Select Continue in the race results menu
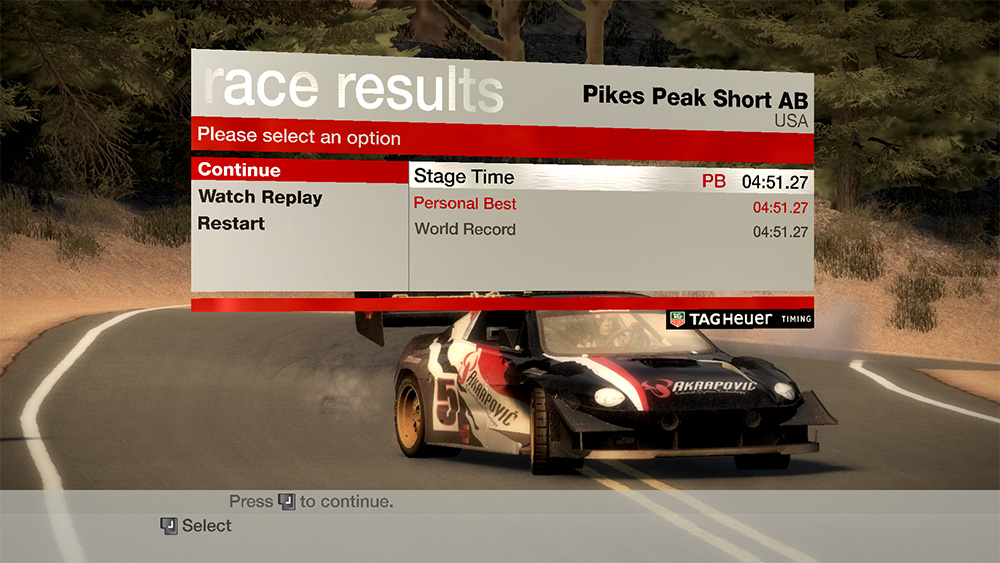The height and width of the screenshot is (563, 1000). click(x=240, y=170)
